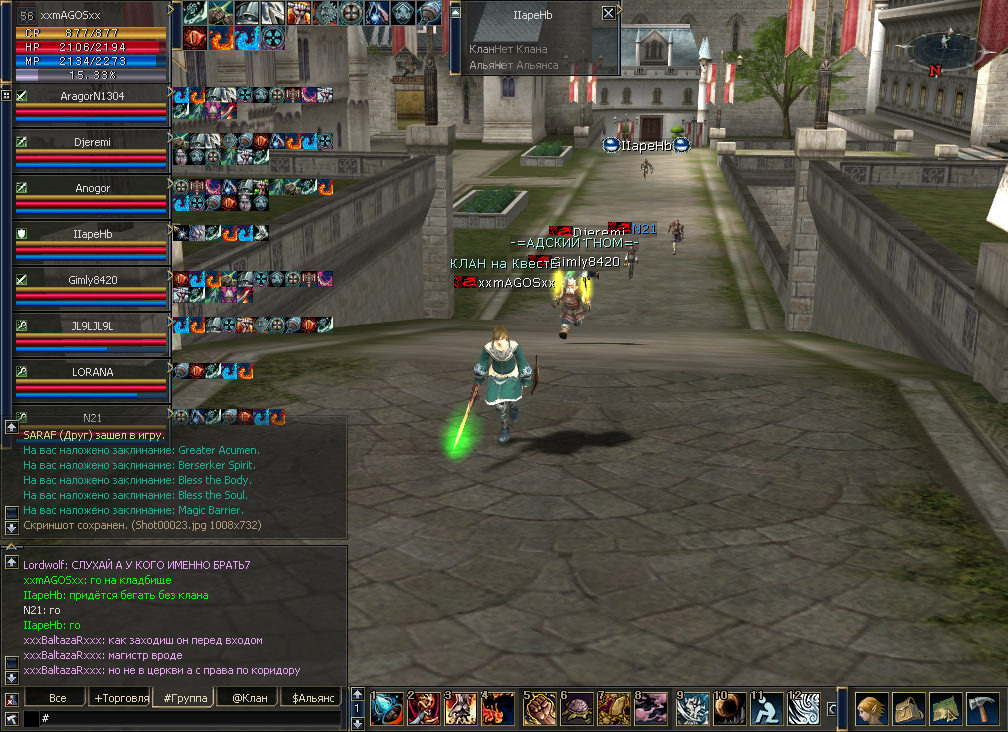Image resolution: width=1008 pixels, height=732 pixels.
Task: Use the fist skill in hotbar slot 5
Action: tap(539, 708)
